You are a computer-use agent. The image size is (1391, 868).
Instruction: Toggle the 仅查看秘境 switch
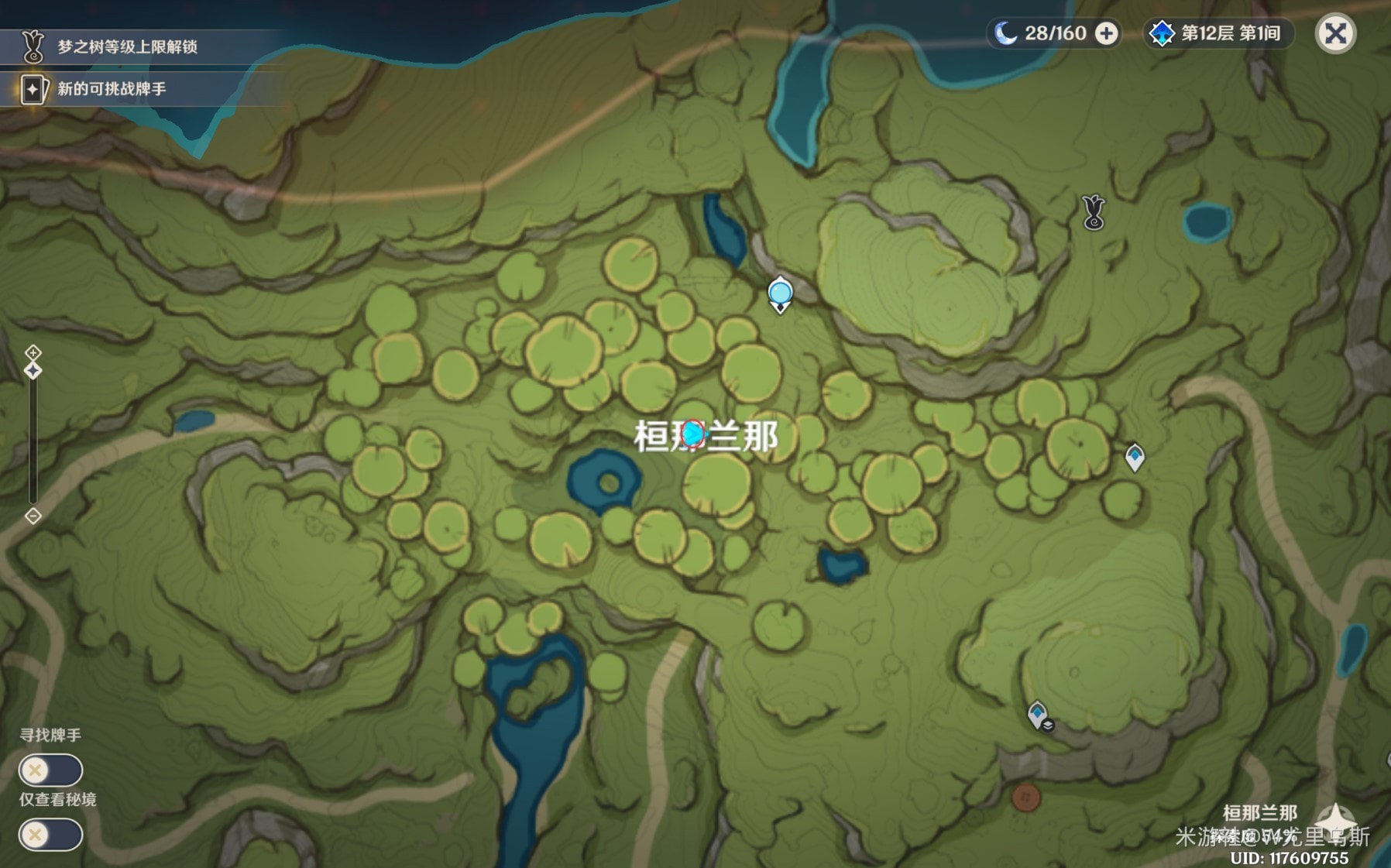[x=51, y=835]
